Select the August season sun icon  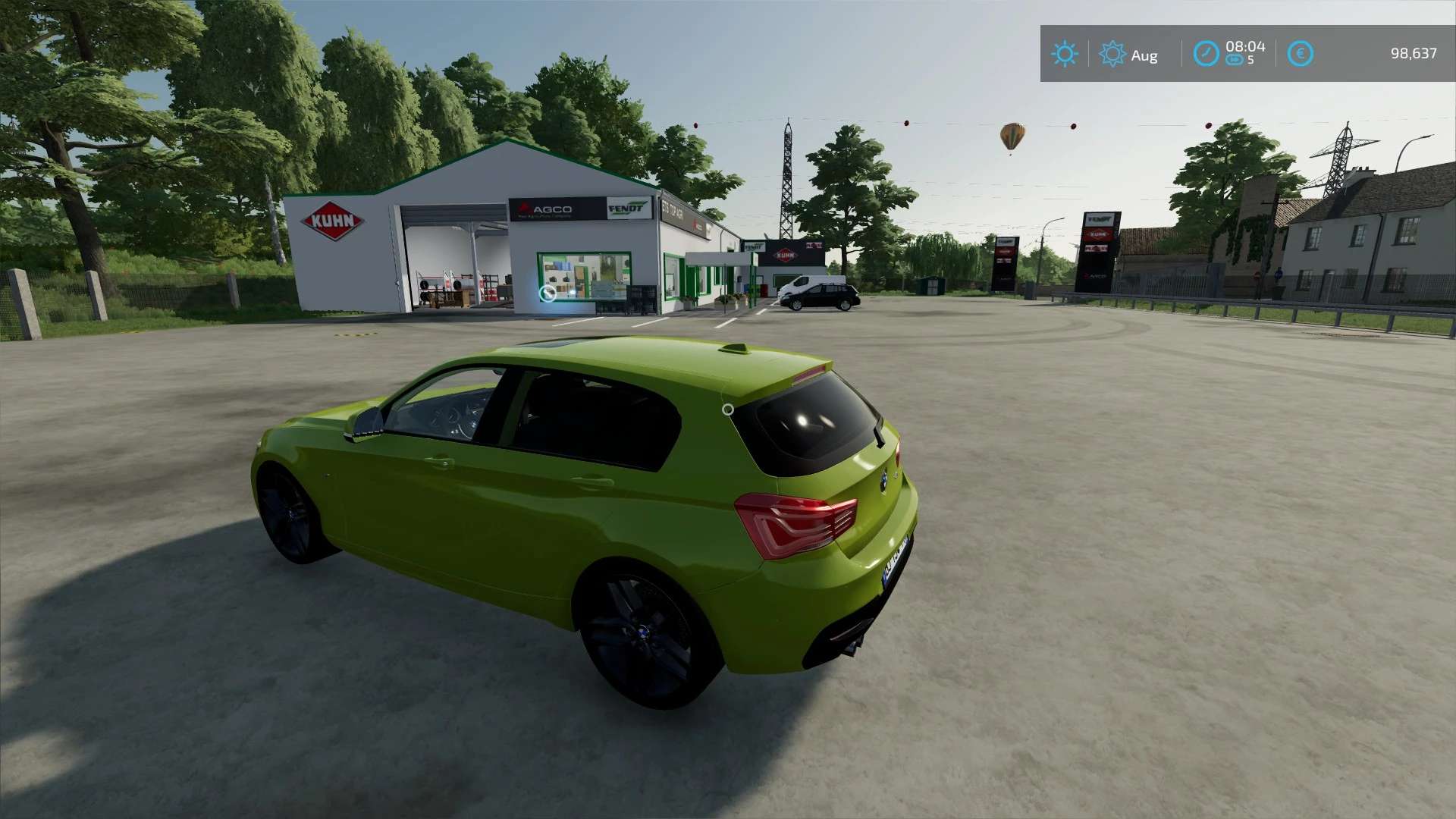point(1112,54)
